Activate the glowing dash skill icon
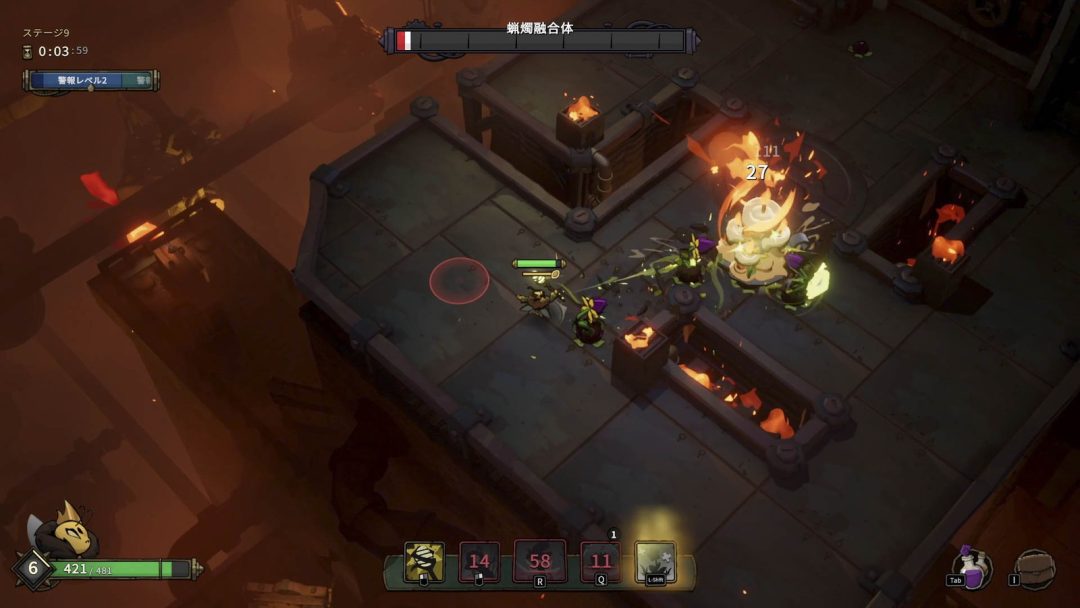 point(655,562)
